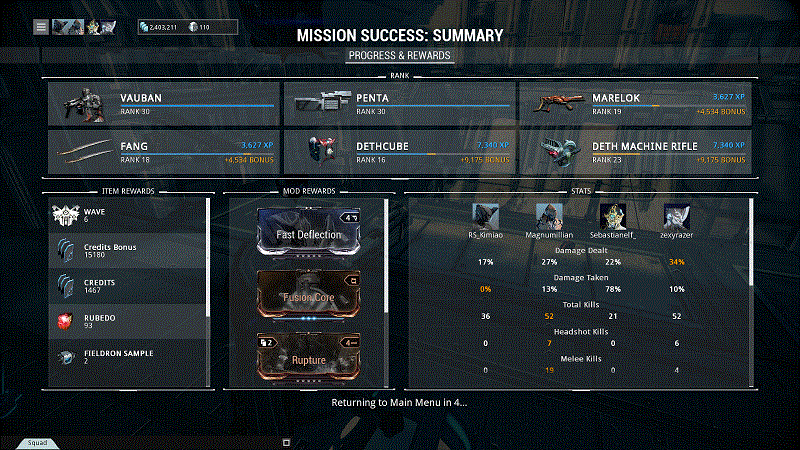Choose the Rubedo reward row

pyautogui.click(x=128, y=321)
